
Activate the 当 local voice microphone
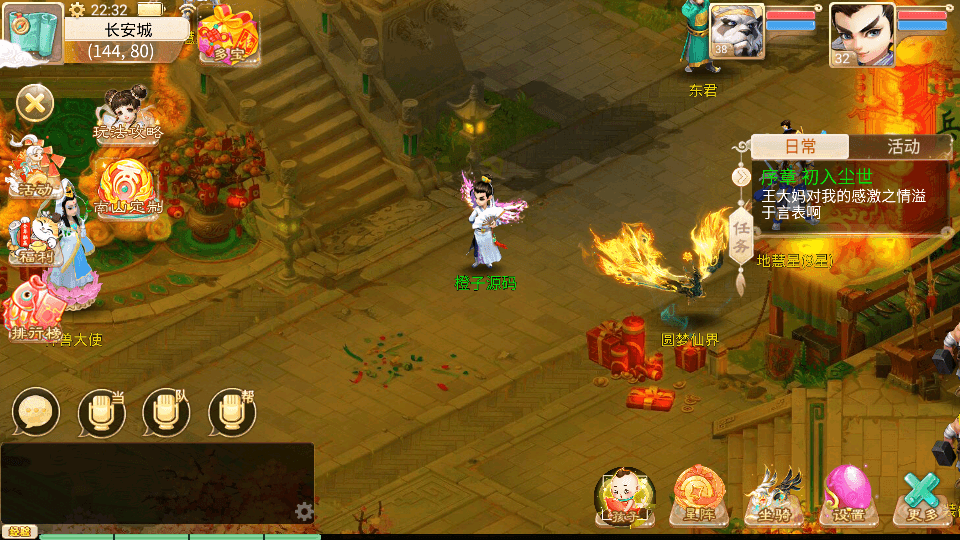click(101, 412)
